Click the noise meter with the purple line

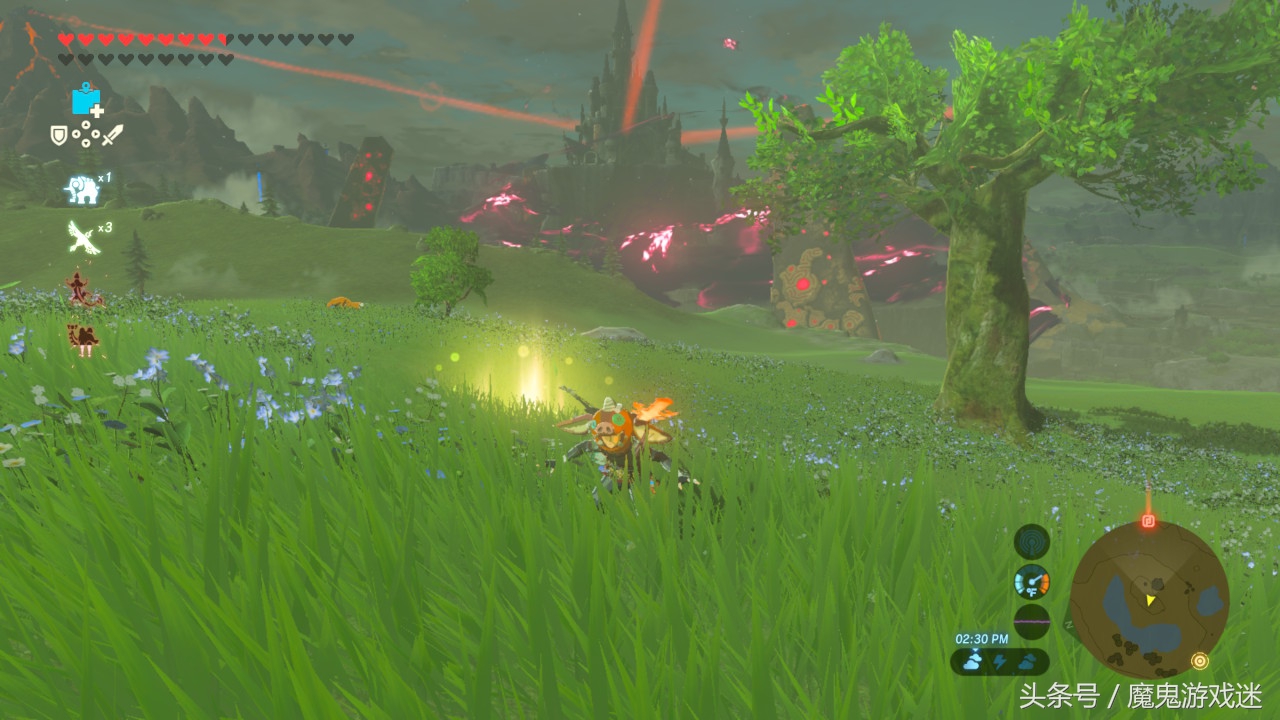point(1031,621)
